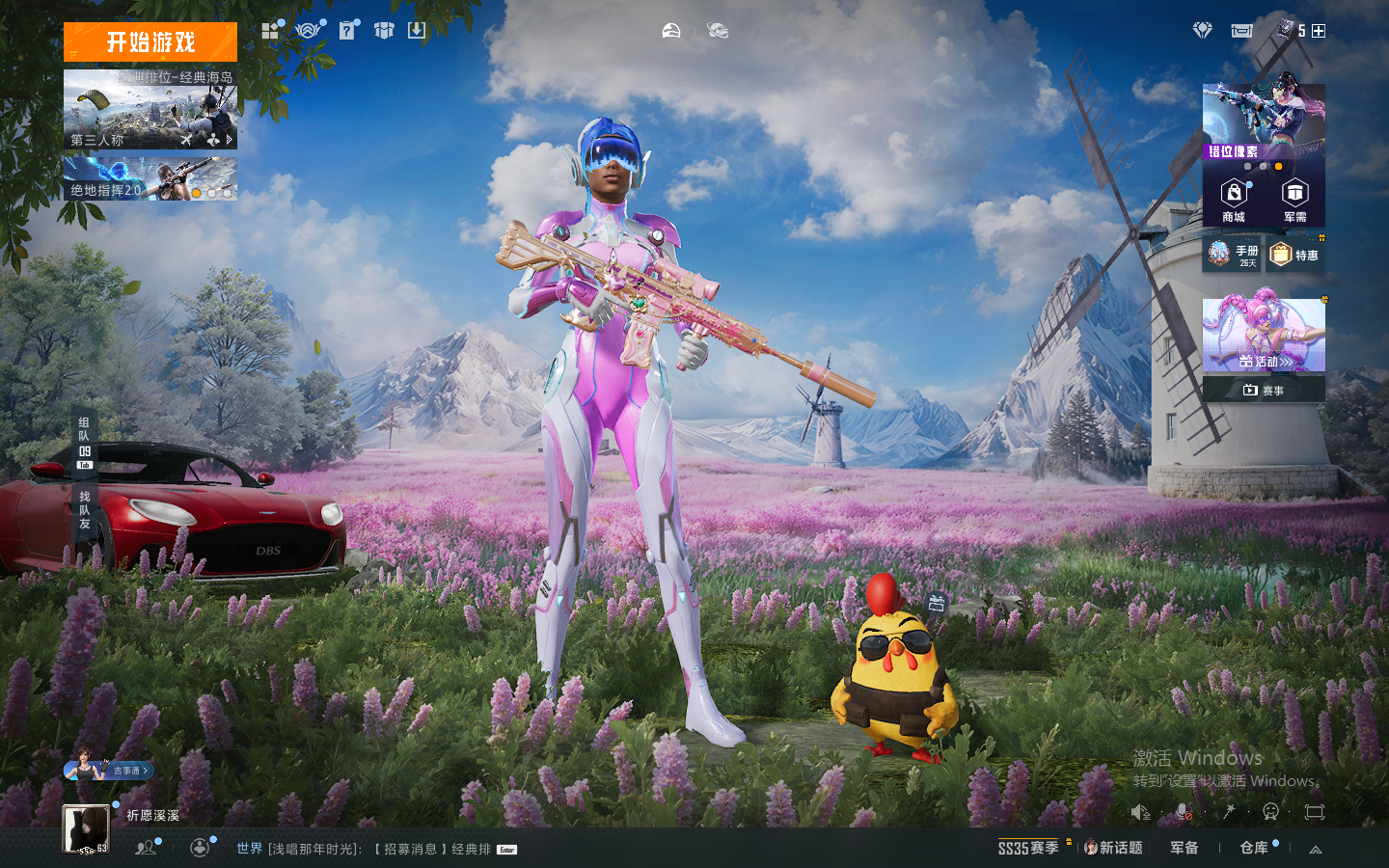
Task: Open the 绝地指挥2.0 event banner
Action: point(150,179)
